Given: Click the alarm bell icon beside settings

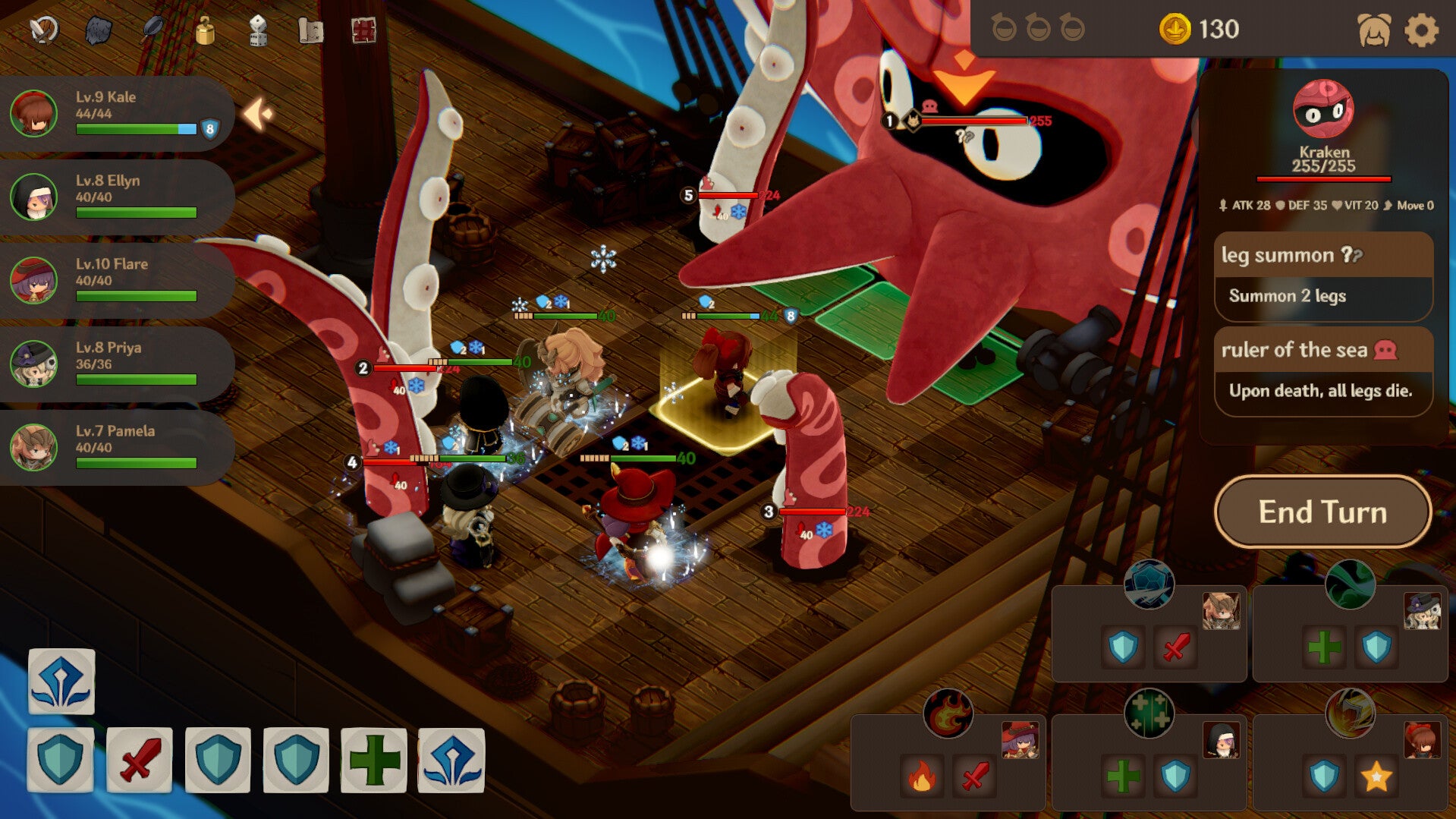Looking at the screenshot, I should 1374,30.
